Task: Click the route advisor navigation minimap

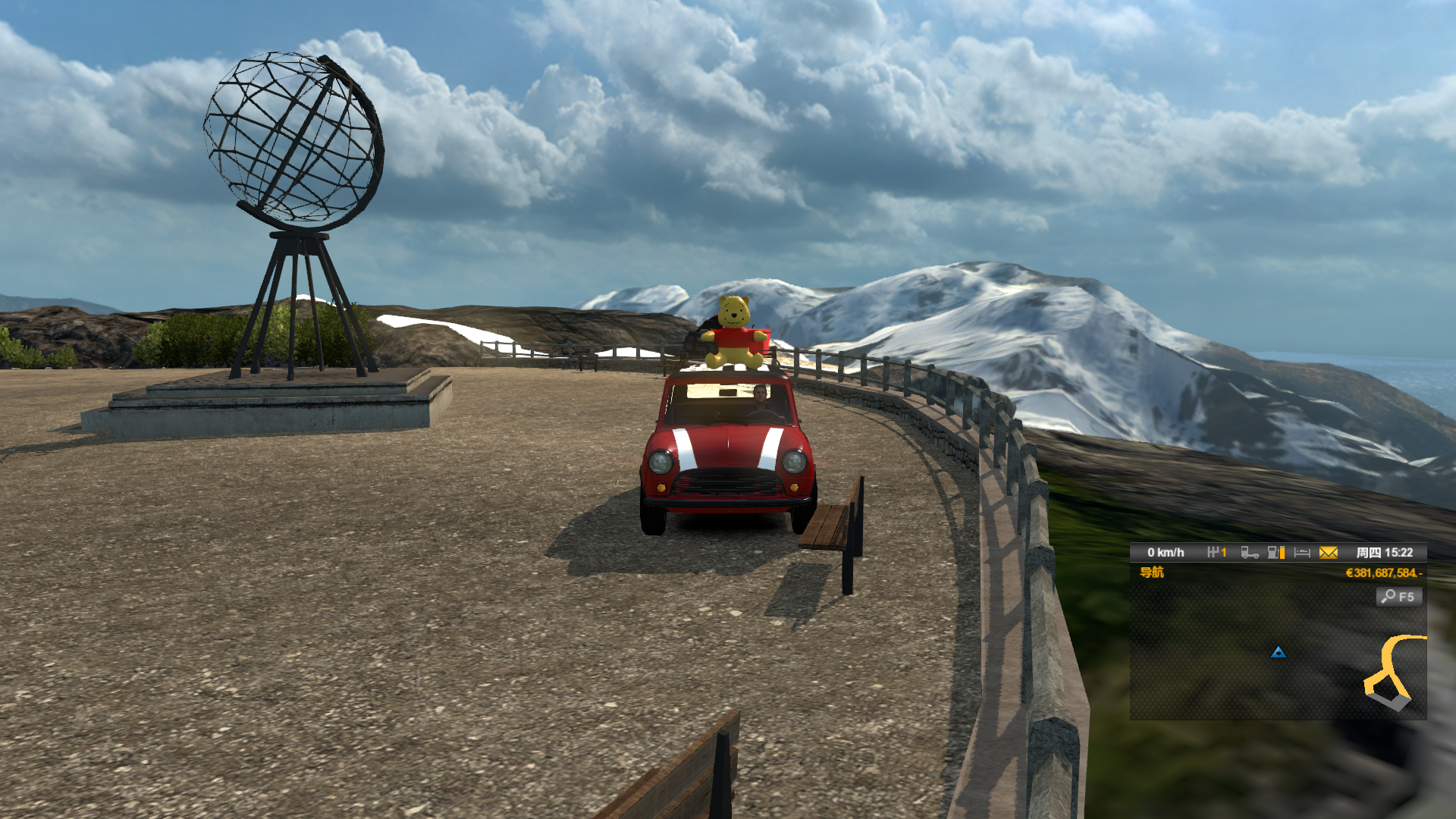Action: click(1278, 660)
